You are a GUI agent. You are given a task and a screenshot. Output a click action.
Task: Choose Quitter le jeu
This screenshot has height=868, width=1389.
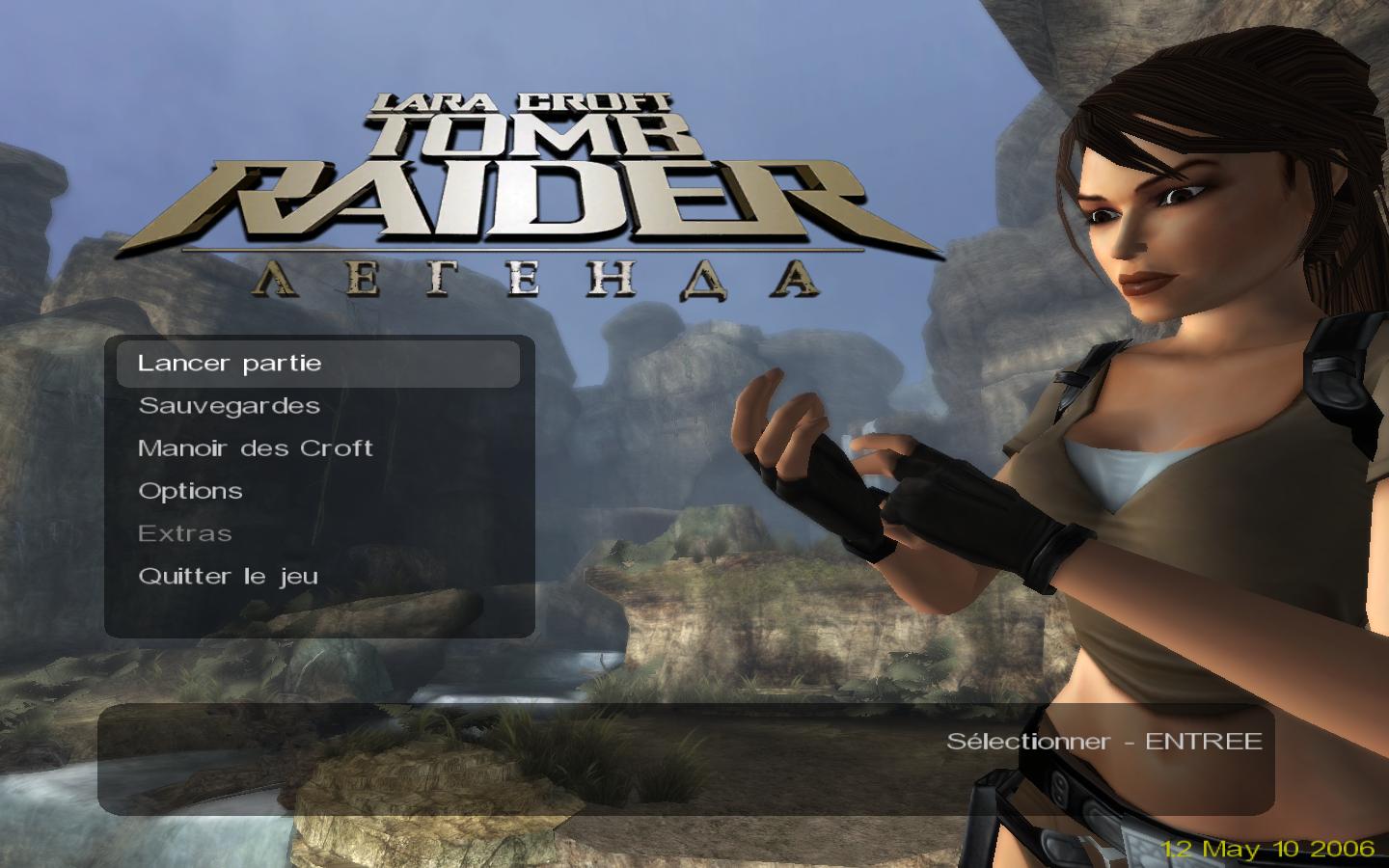[x=228, y=576]
